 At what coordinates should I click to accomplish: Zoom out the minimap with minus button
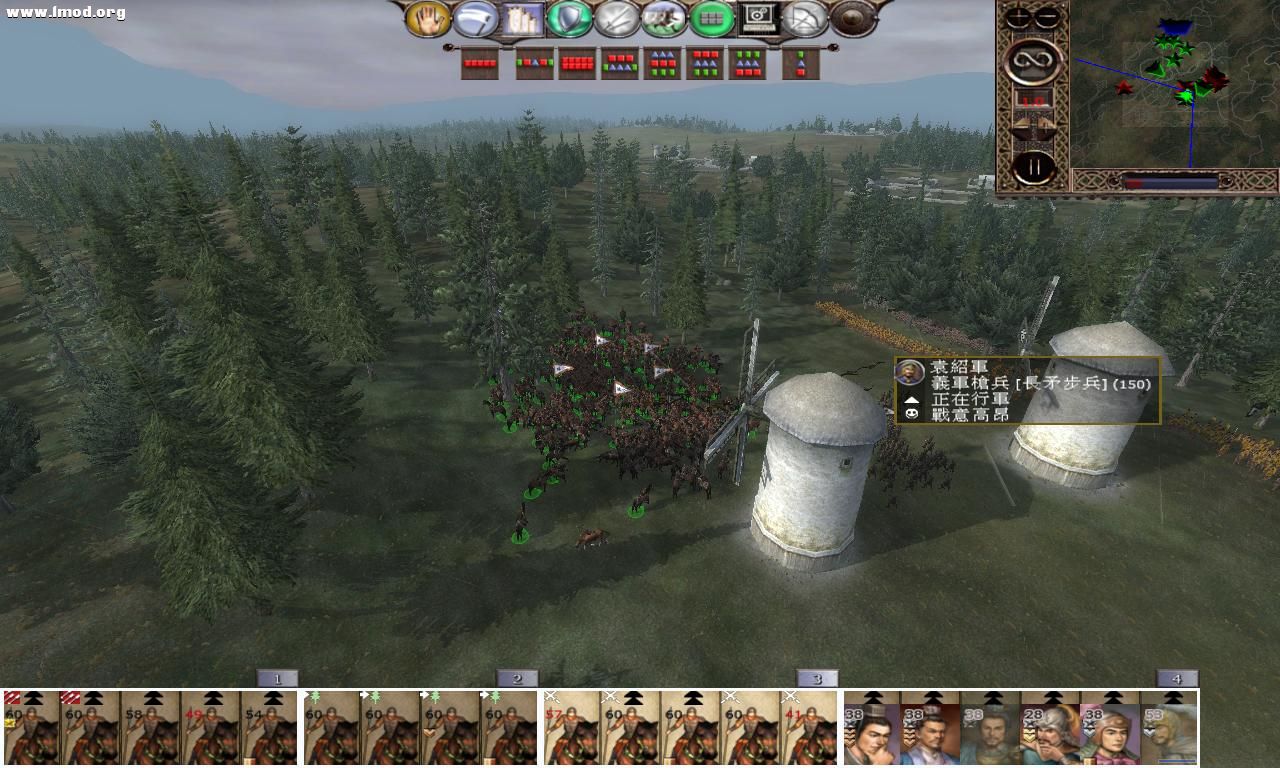point(1047,18)
